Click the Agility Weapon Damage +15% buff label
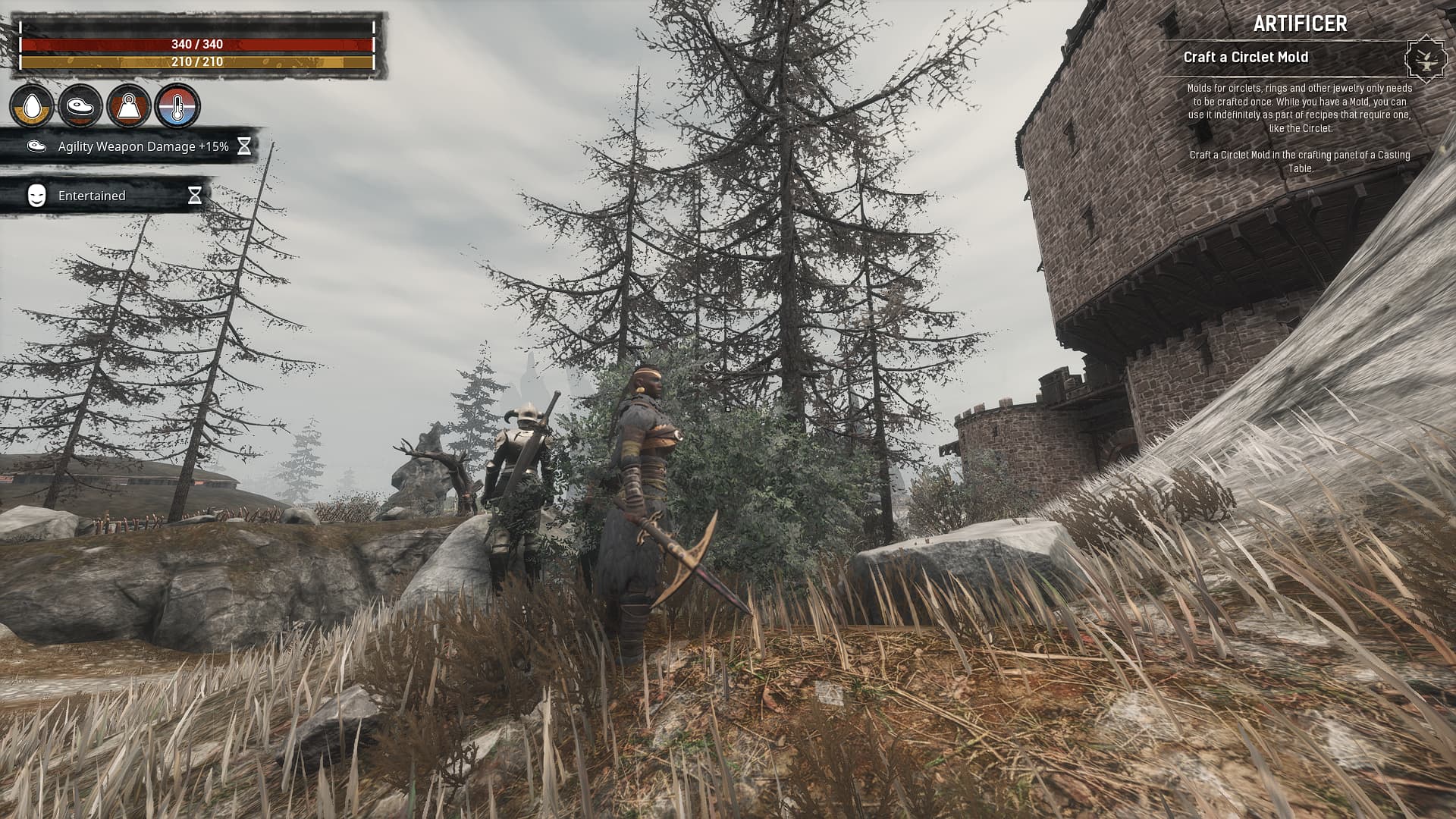Screen dimensions: 1456x819 (143, 147)
